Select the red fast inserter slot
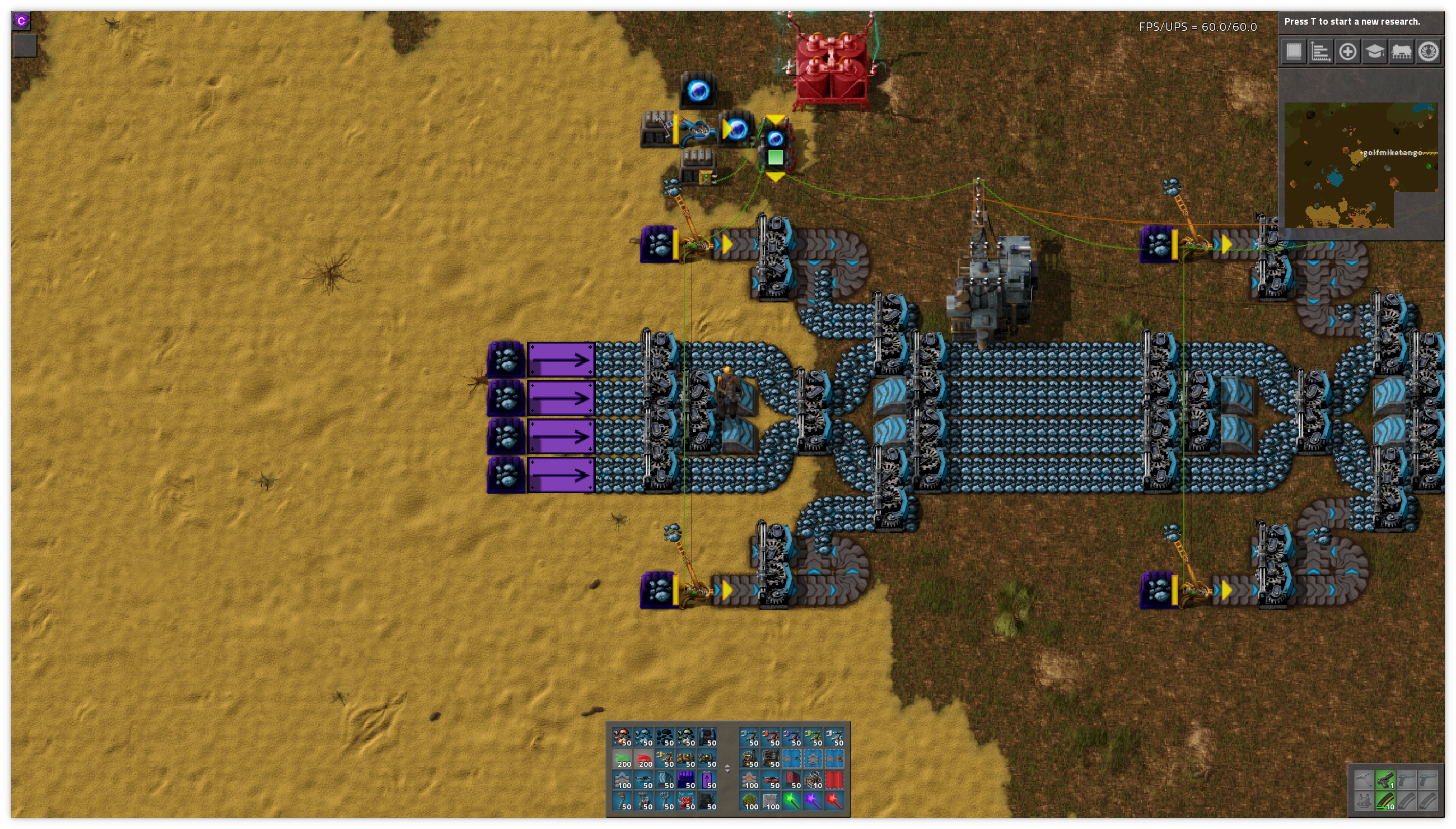 [771, 737]
